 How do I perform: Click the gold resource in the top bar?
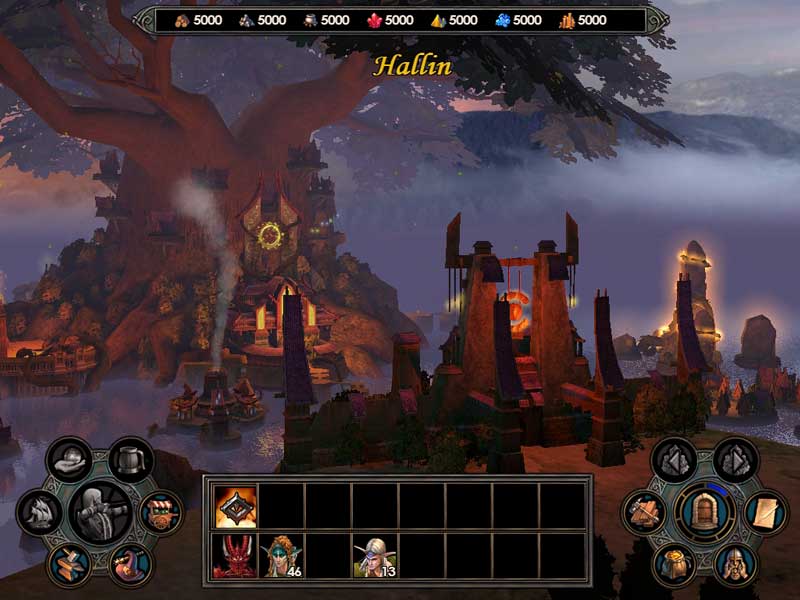581,19
